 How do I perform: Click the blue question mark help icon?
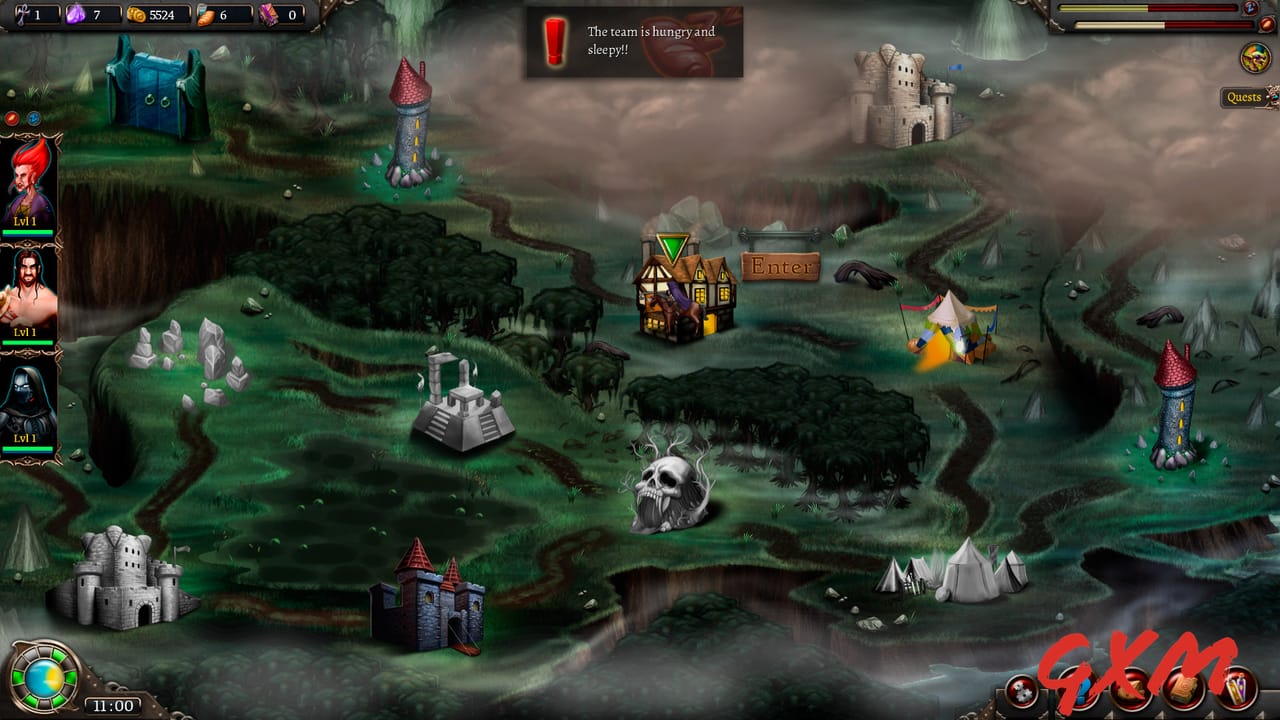tap(1080, 691)
